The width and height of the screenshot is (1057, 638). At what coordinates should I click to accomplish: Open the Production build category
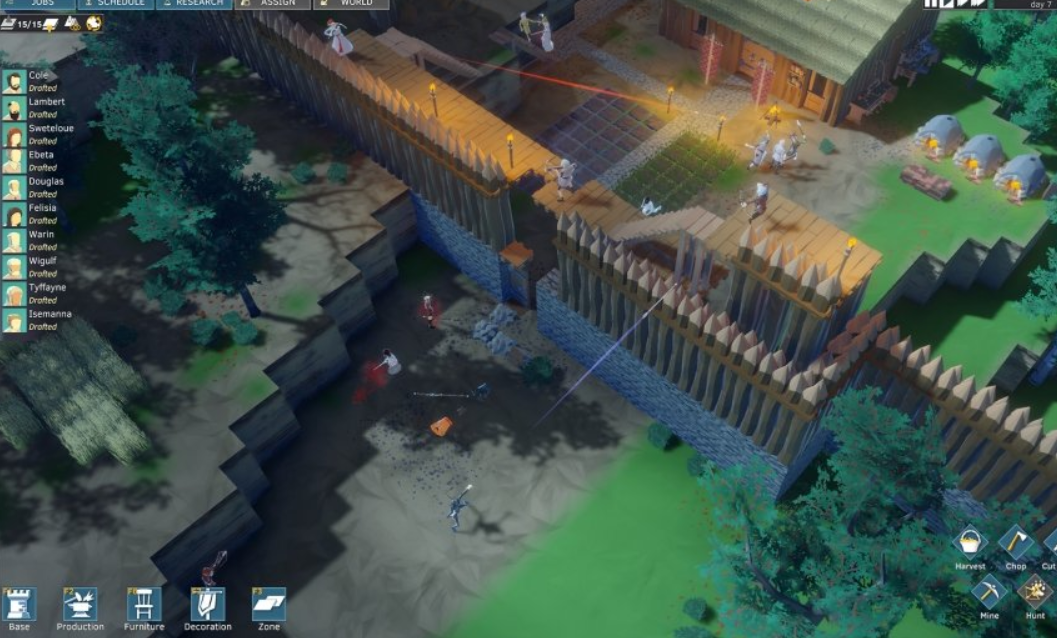coord(80,605)
